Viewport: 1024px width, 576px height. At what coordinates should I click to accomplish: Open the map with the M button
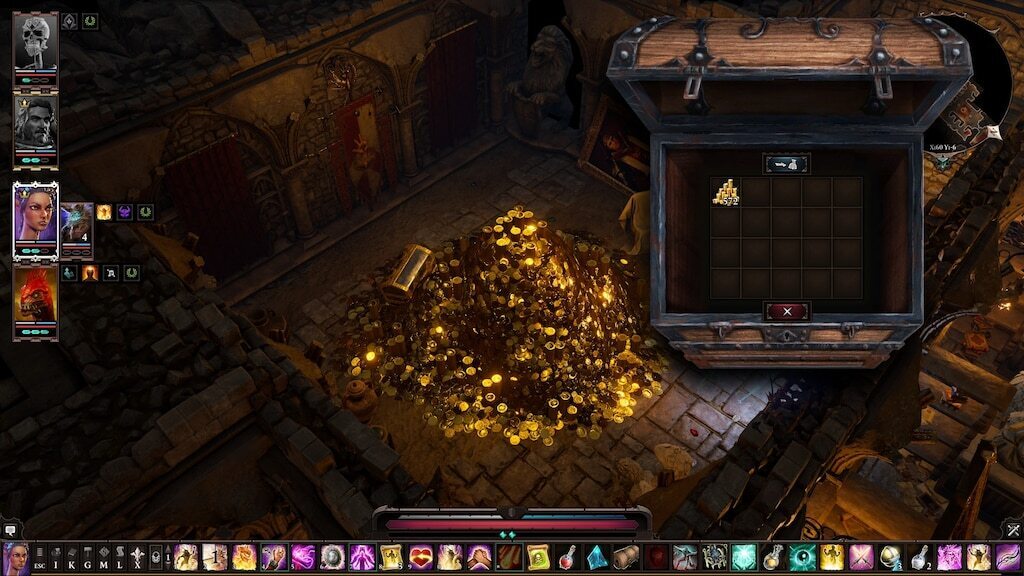pyautogui.click(x=104, y=558)
